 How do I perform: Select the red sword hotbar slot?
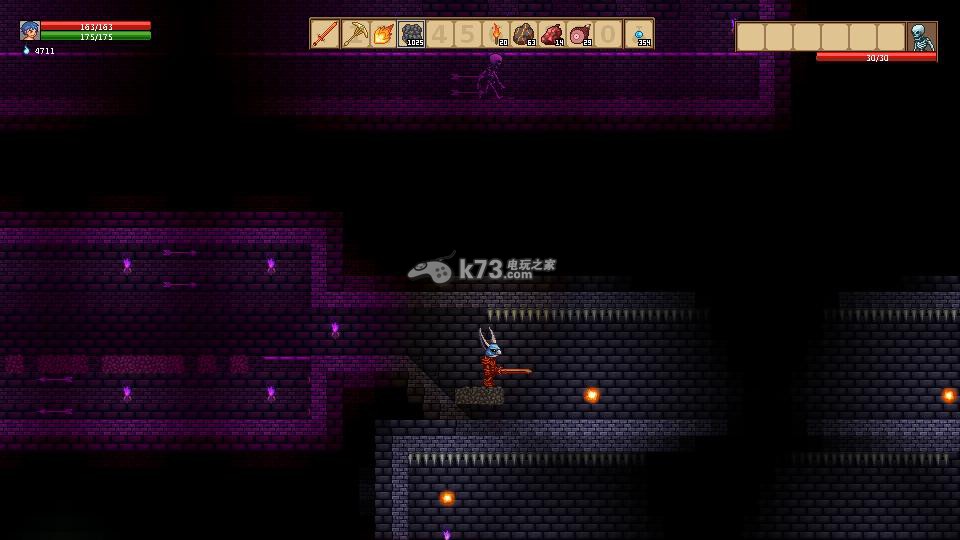click(x=326, y=34)
